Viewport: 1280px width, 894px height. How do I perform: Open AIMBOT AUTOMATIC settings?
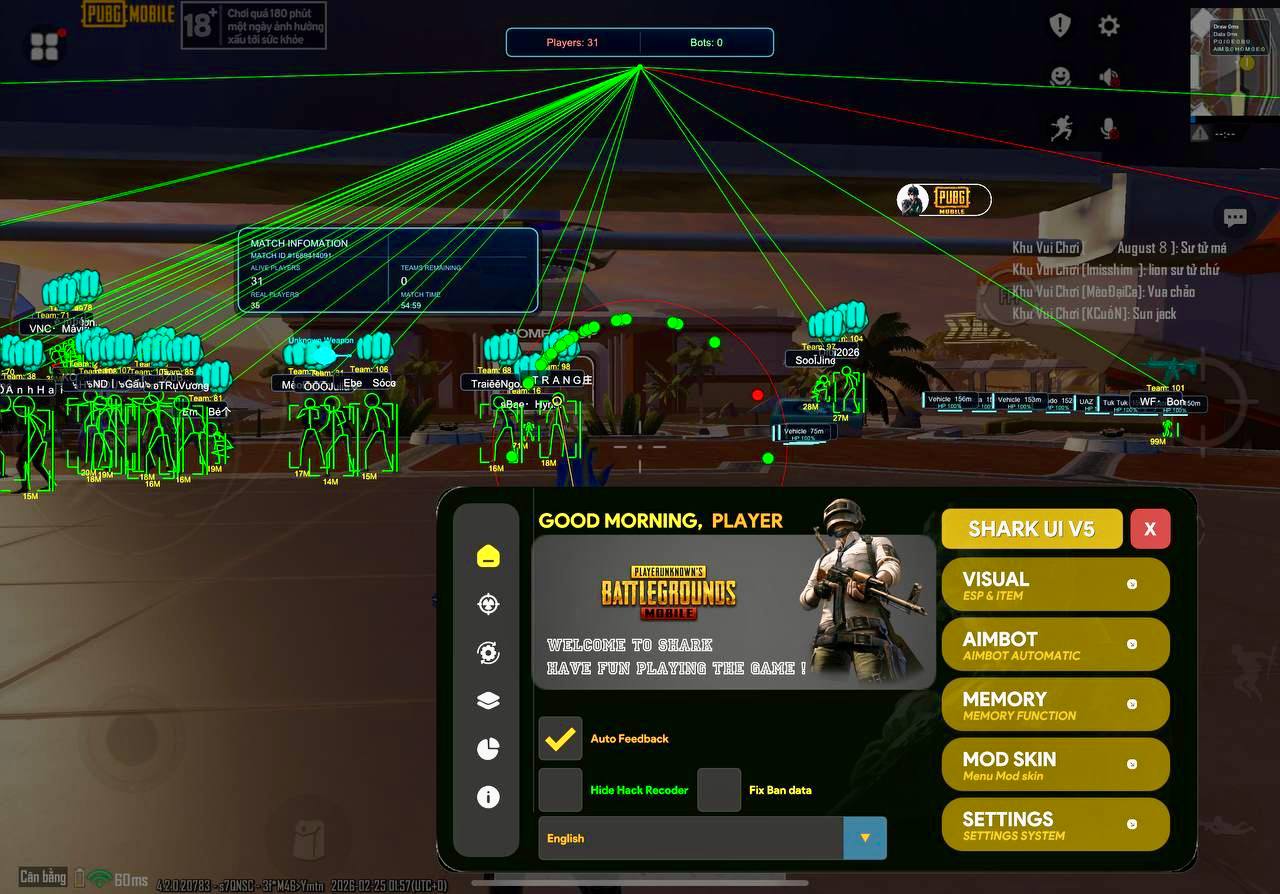(x=1055, y=644)
